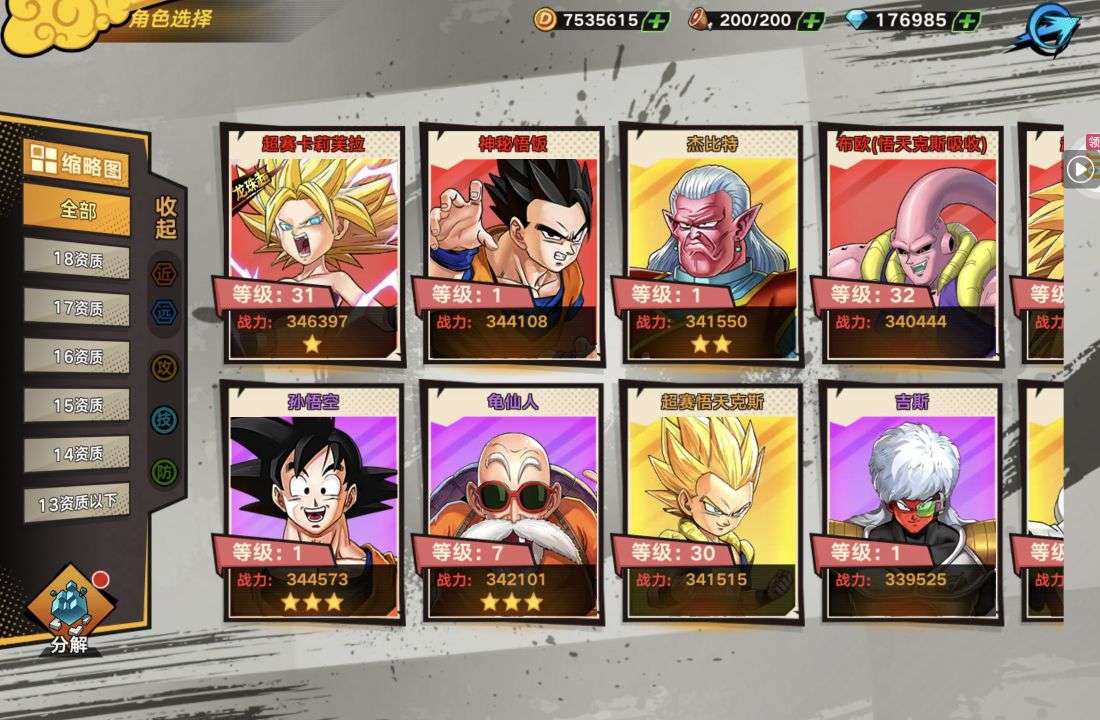This screenshot has width=1100, height=720.
Task: Filter by the red 近 melee icon
Action: pos(164,272)
